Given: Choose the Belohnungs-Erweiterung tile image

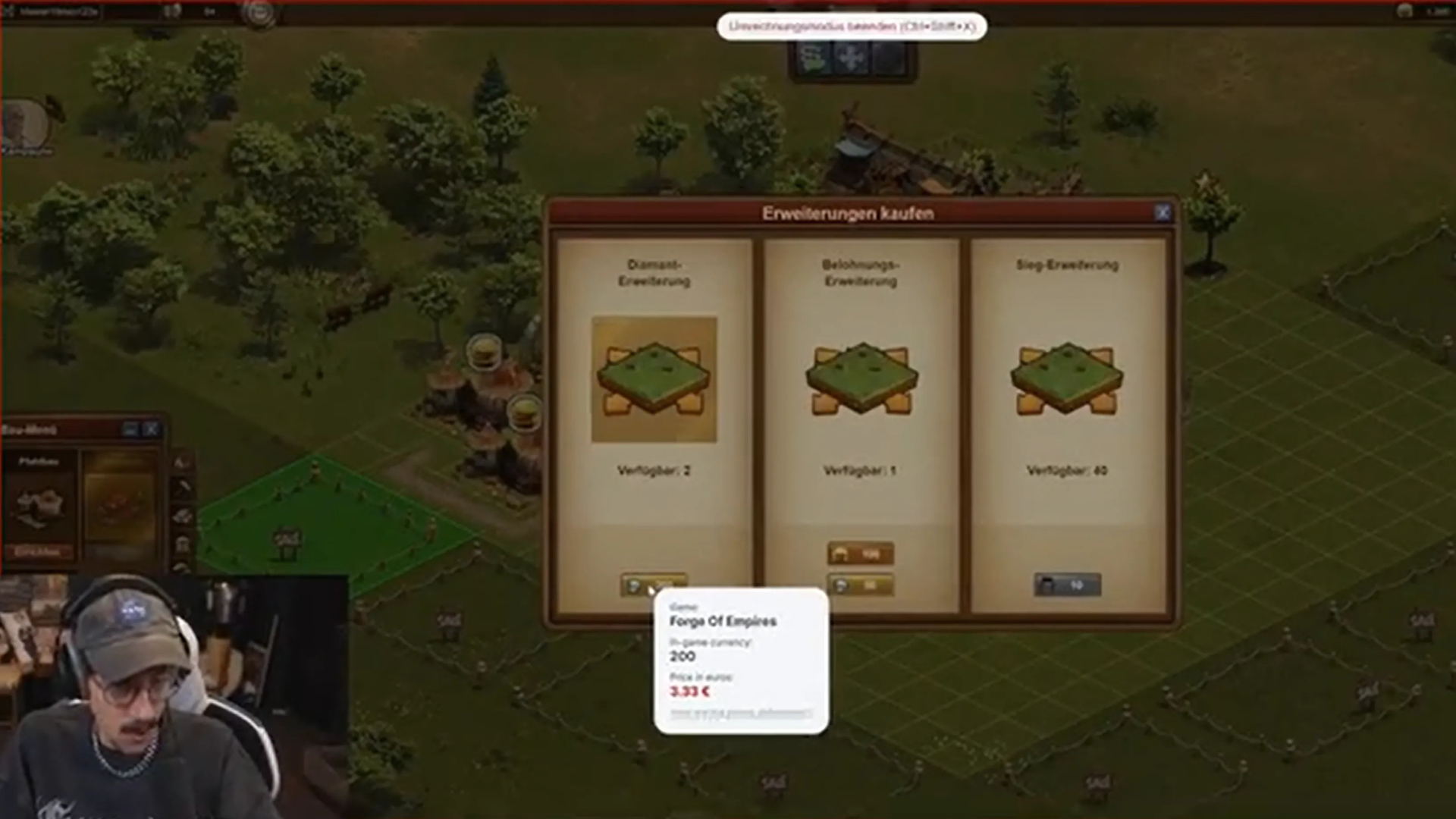Looking at the screenshot, I should point(861,379).
